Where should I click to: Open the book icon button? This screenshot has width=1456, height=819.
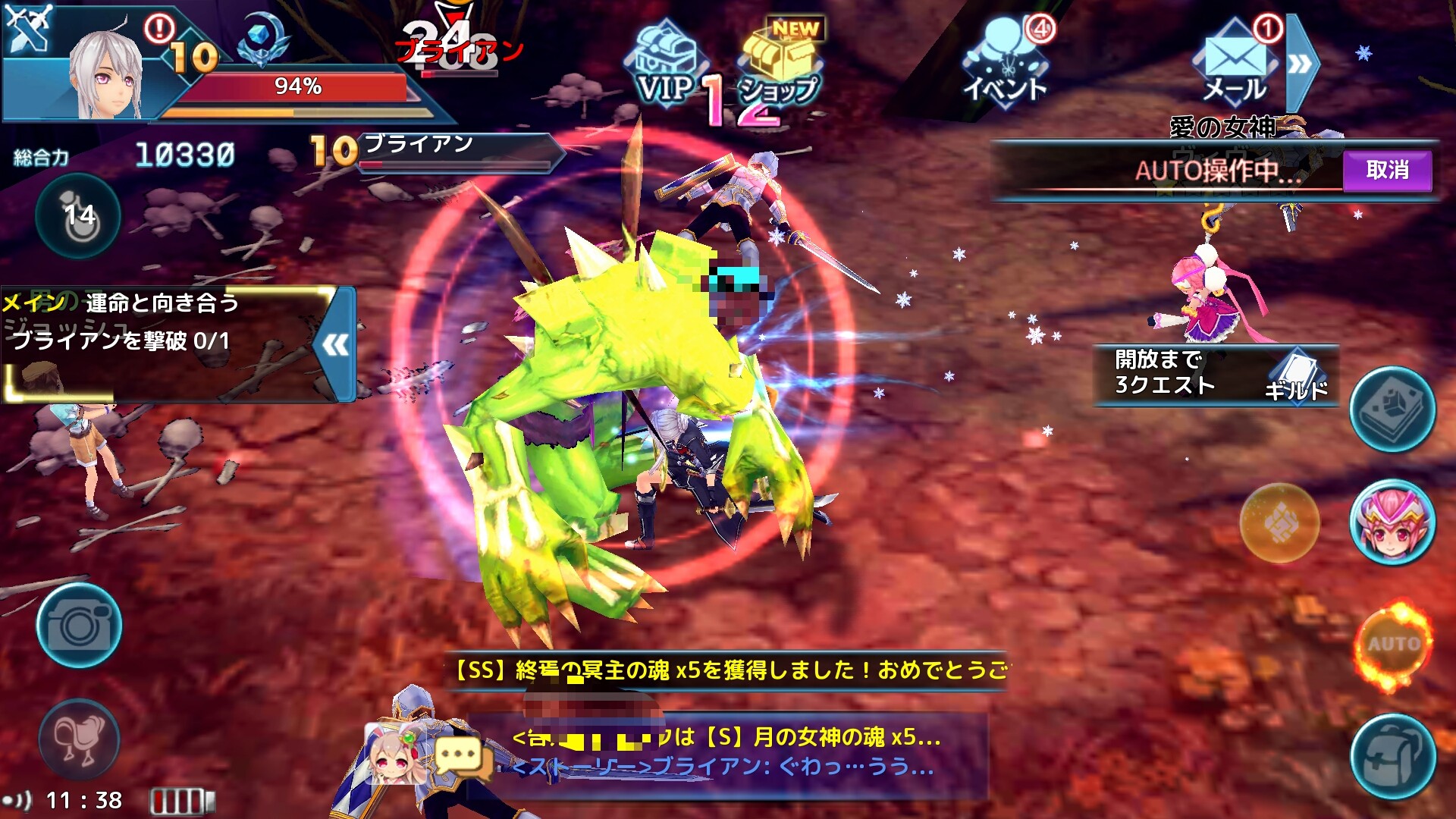point(1392,409)
